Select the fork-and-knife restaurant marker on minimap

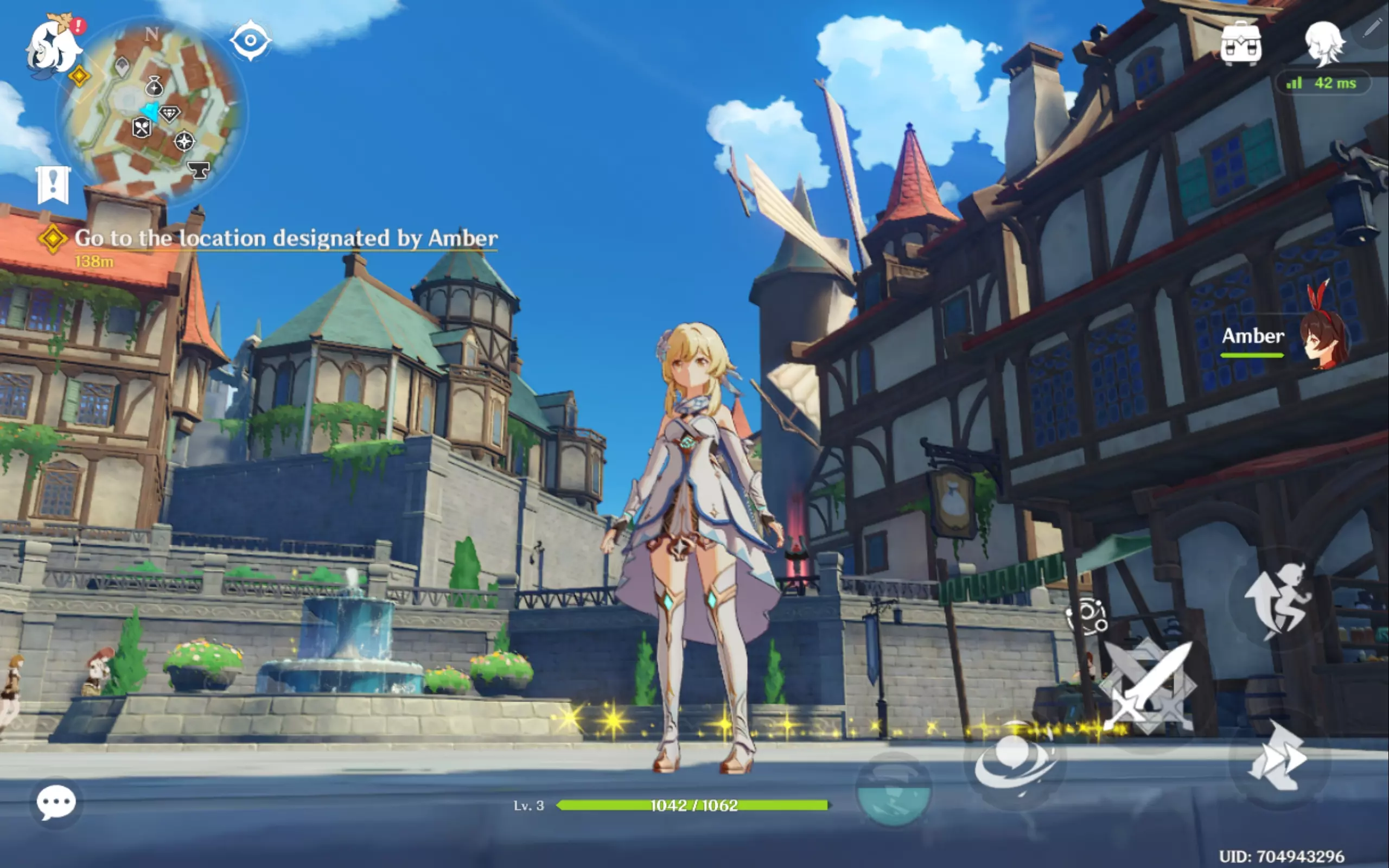(141, 127)
